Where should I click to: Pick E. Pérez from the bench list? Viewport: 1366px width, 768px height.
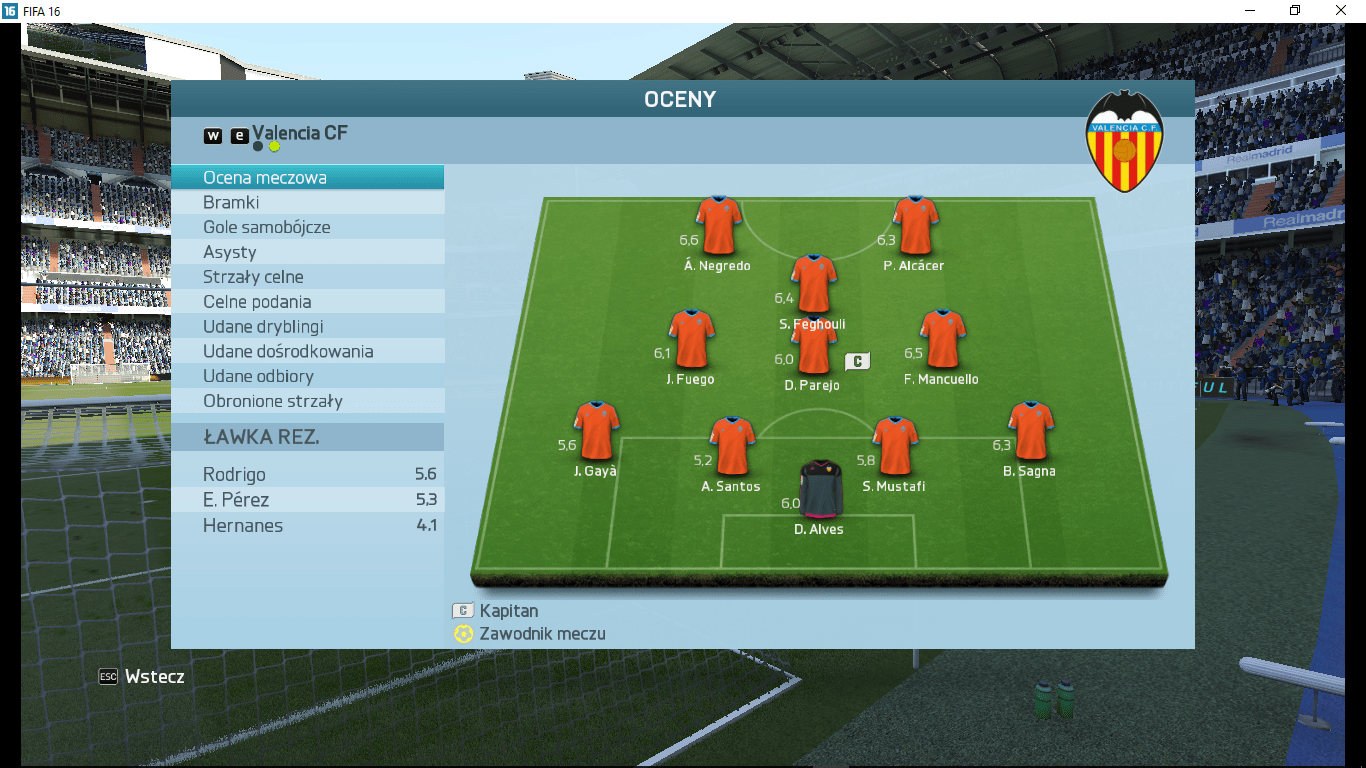[307, 500]
